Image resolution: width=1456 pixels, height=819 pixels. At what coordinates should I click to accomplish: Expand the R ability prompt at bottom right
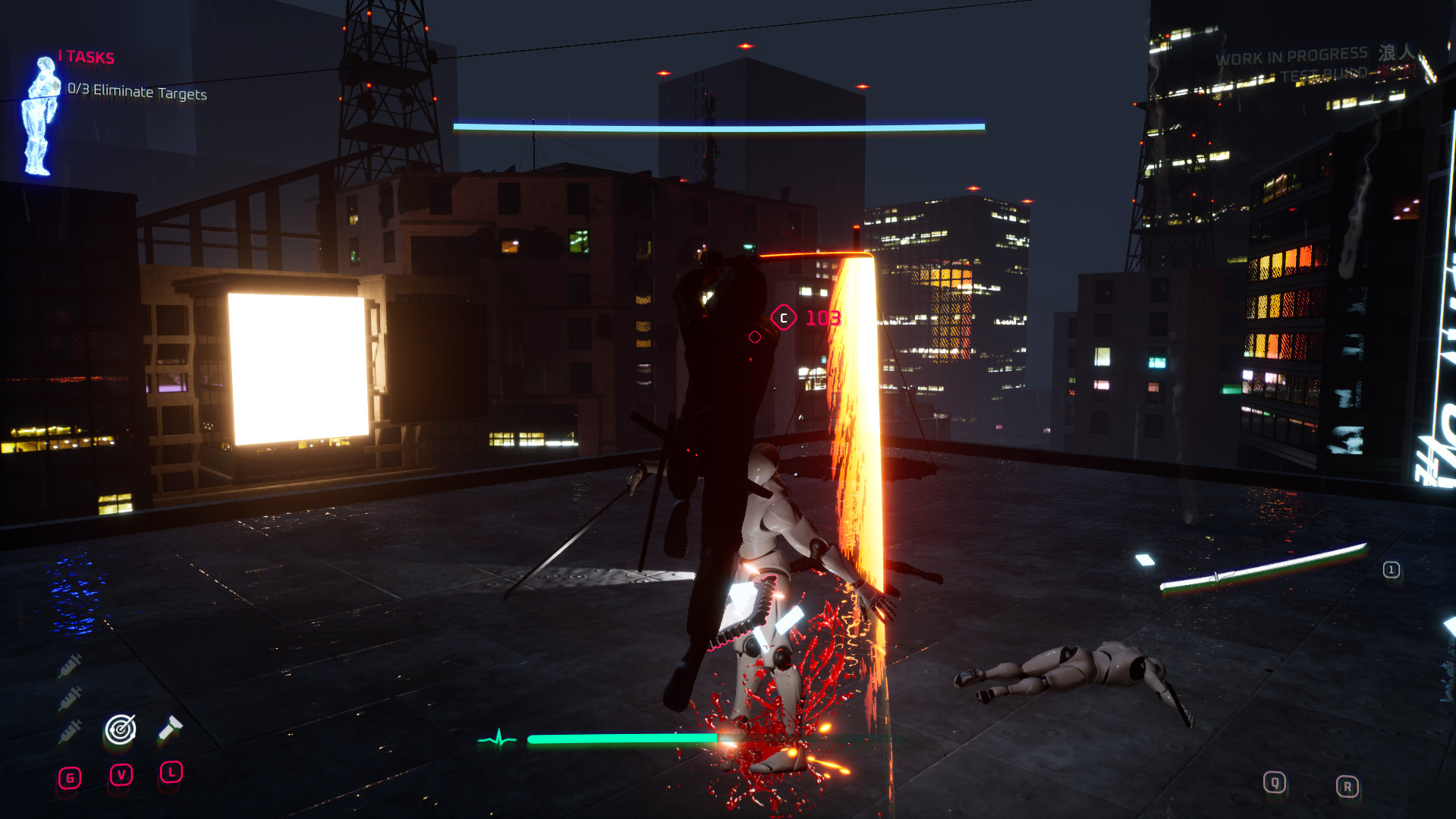(1348, 786)
